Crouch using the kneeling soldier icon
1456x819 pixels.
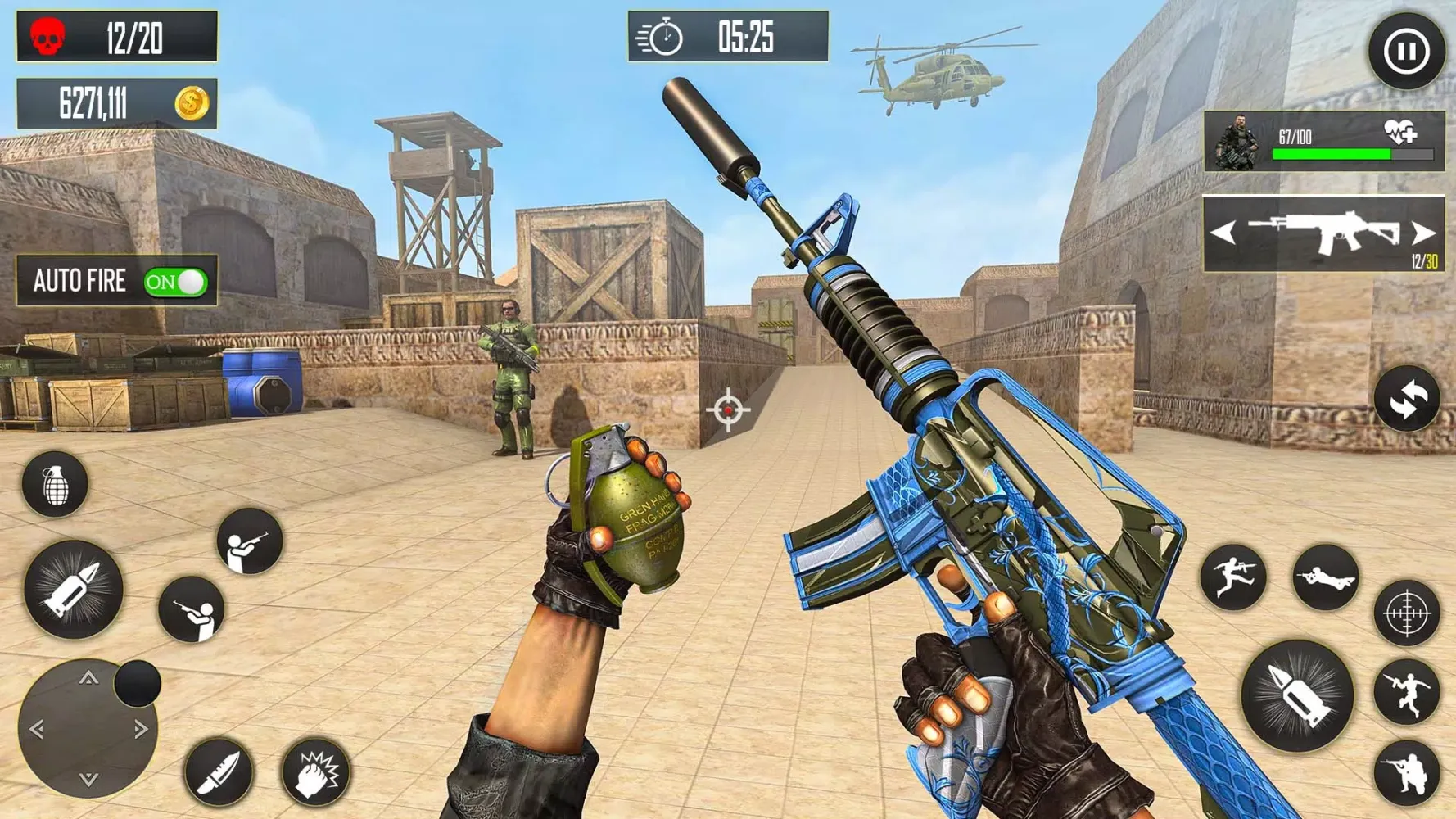(1406, 772)
